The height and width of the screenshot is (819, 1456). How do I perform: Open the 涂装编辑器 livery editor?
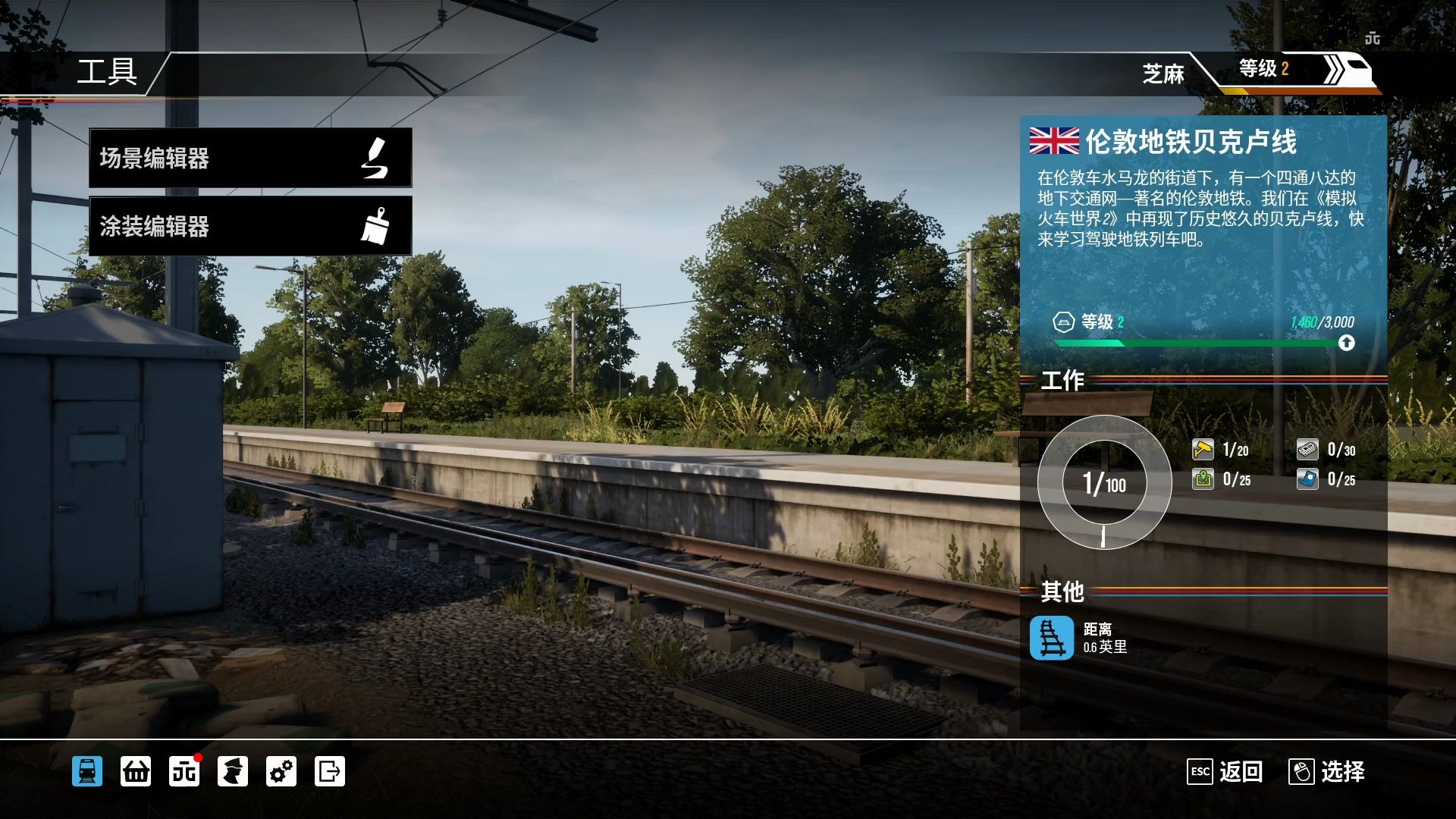coord(250,226)
